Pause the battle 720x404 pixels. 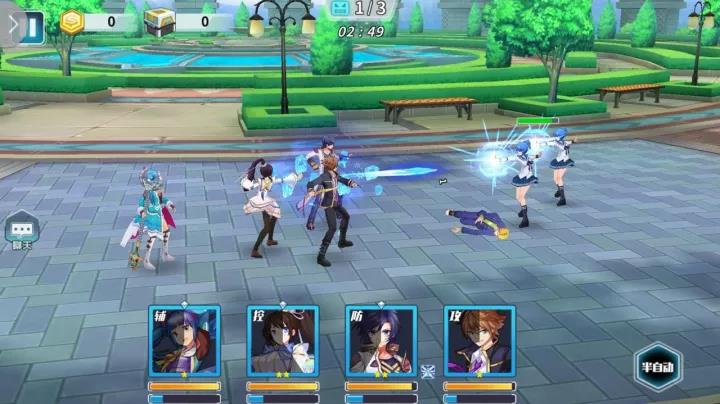click(x=35, y=25)
